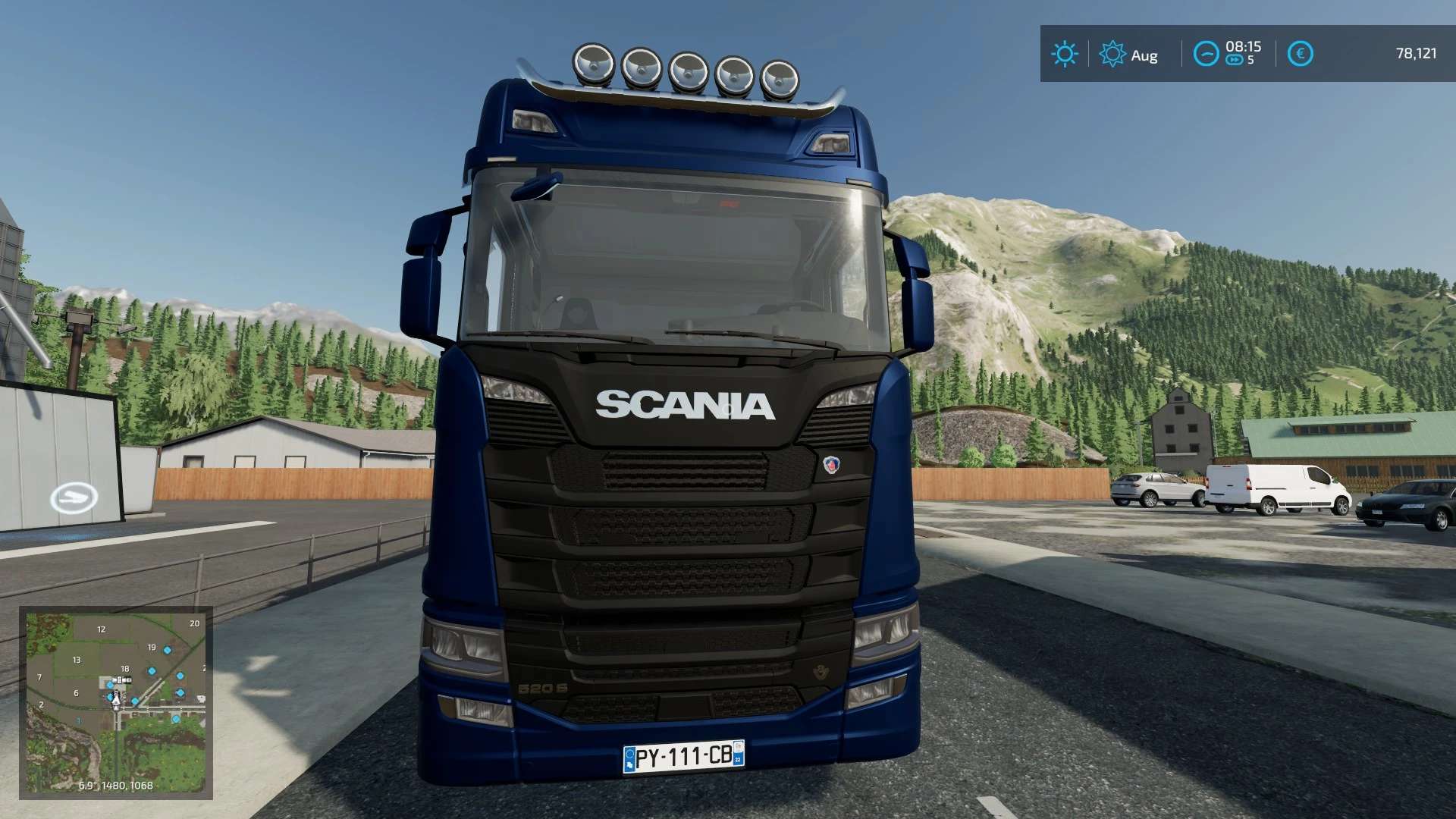Click the clock time-speed icon
The height and width of the screenshot is (819, 1456).
pos(1206,54)
